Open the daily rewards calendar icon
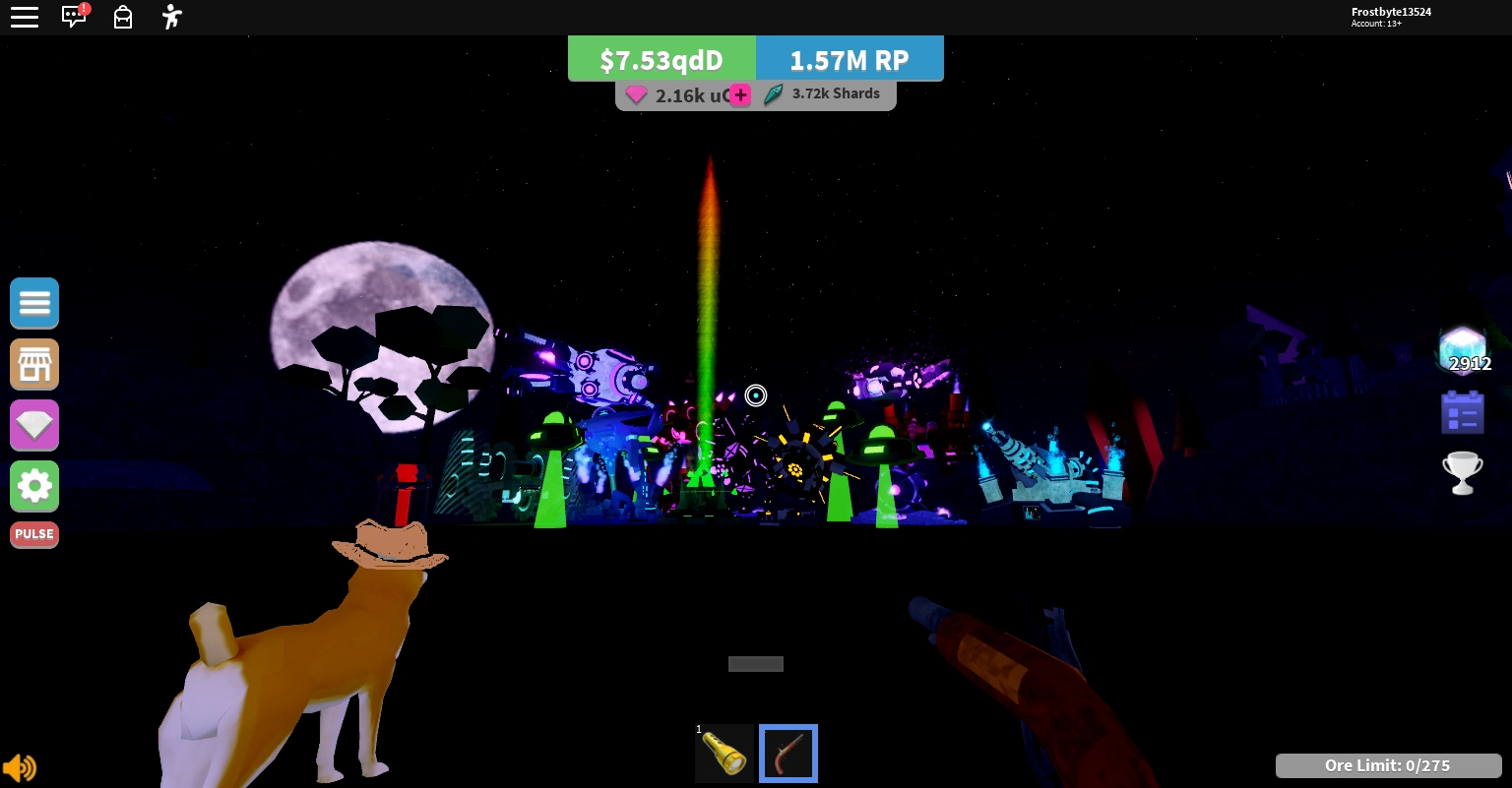 click(1463, 411)
